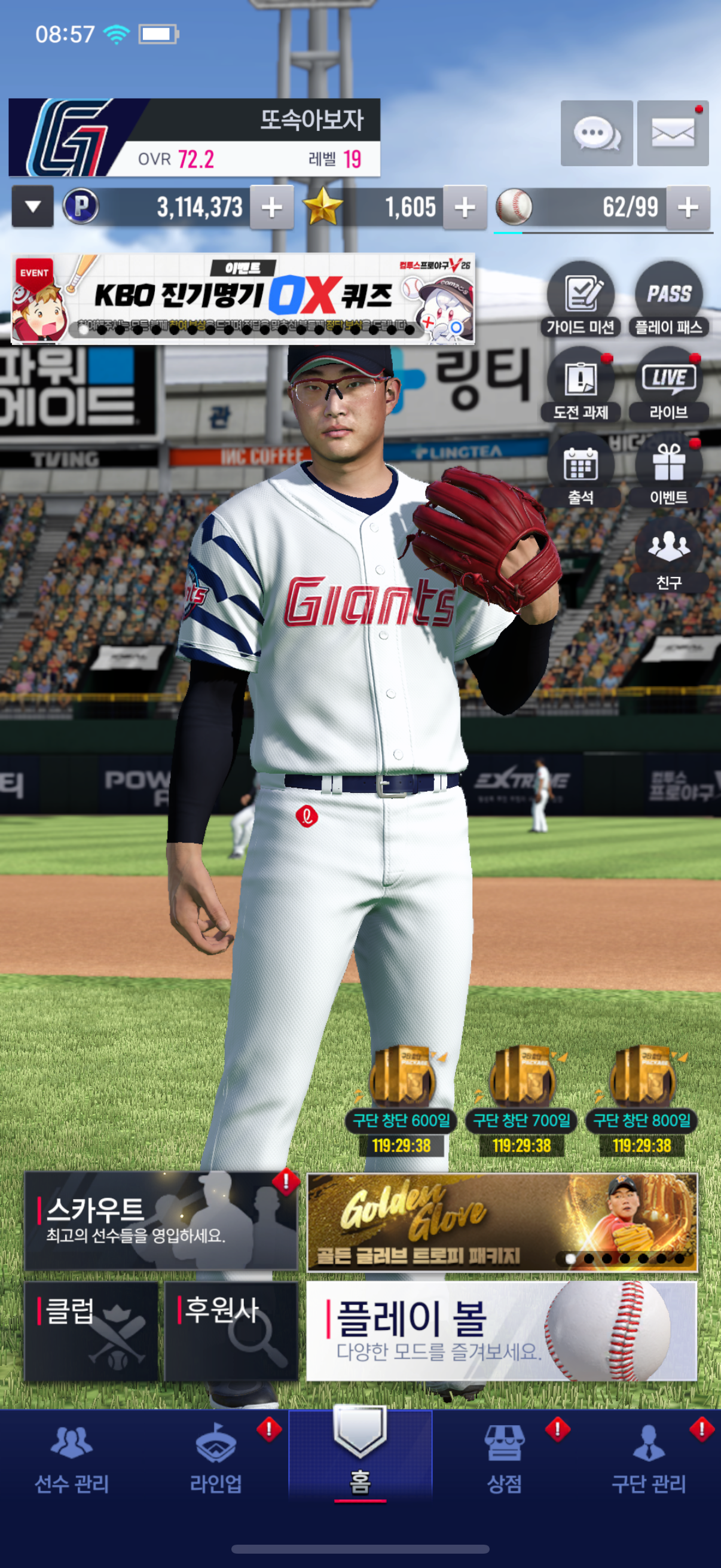Add more P points with plus button
This screenshot has height=1568, width=721.
[x=271, y=208]
